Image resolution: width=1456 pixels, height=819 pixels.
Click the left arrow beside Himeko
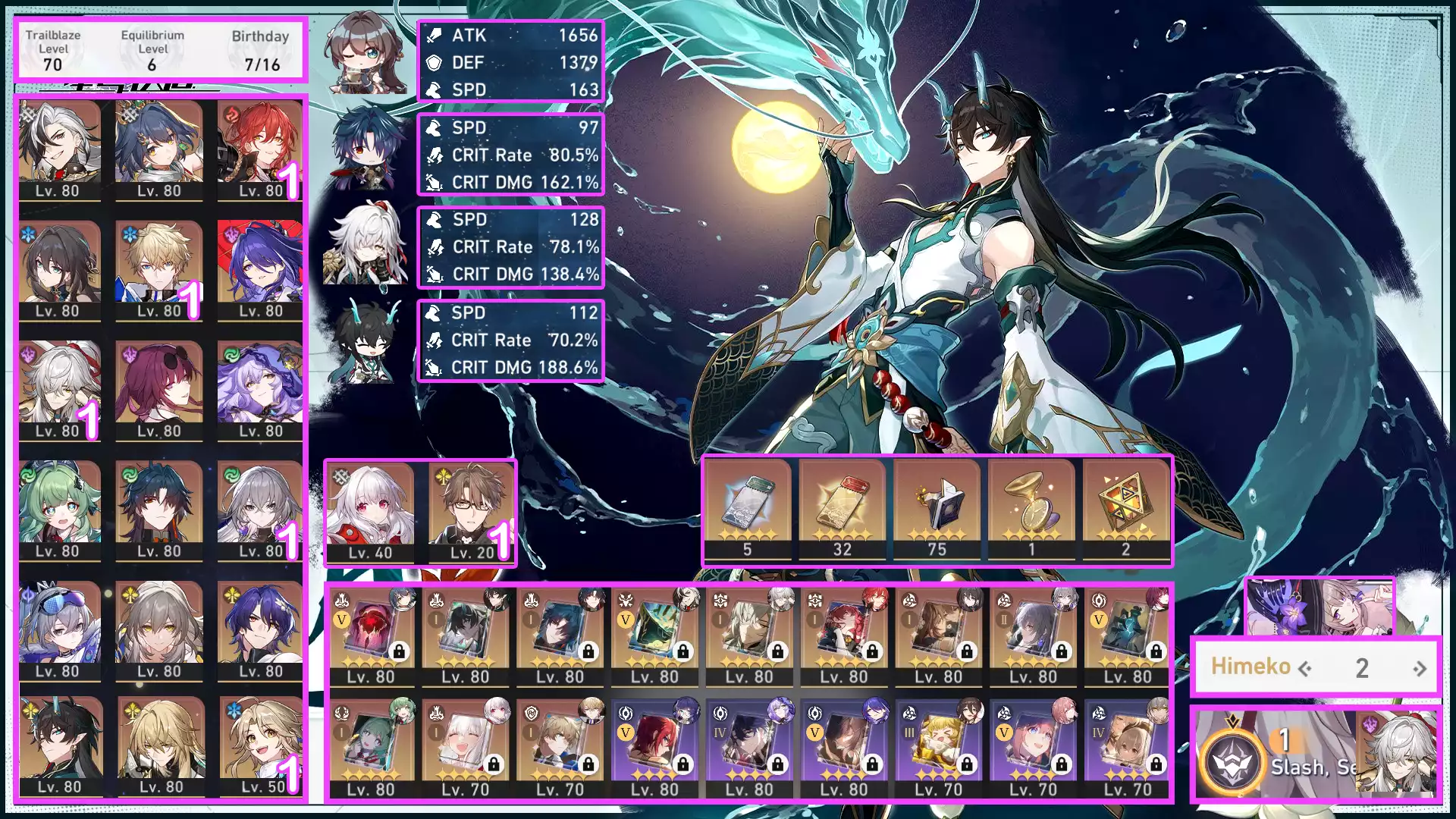pos(1305,669)
